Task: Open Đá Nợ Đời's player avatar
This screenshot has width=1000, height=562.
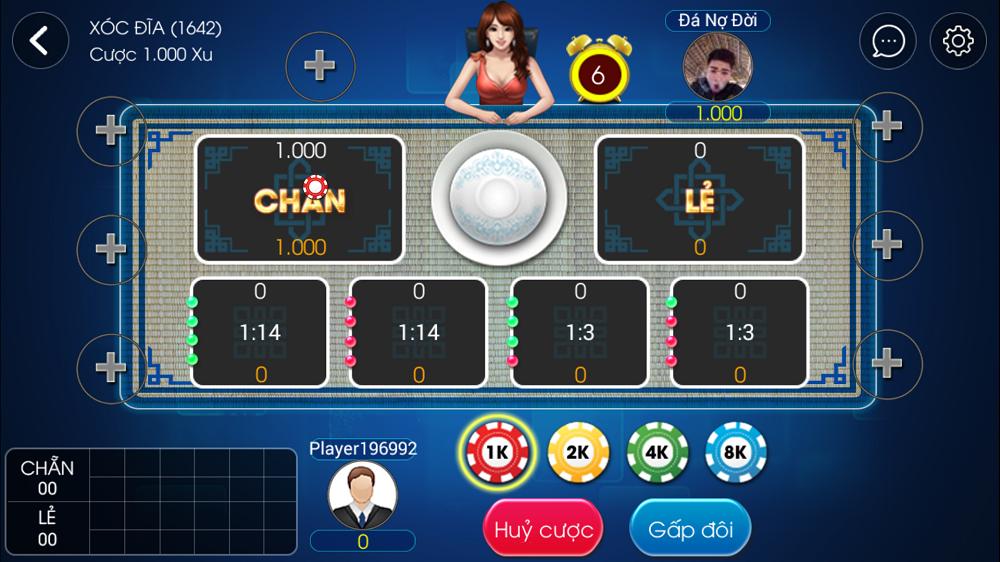Action: click(718, 67)
